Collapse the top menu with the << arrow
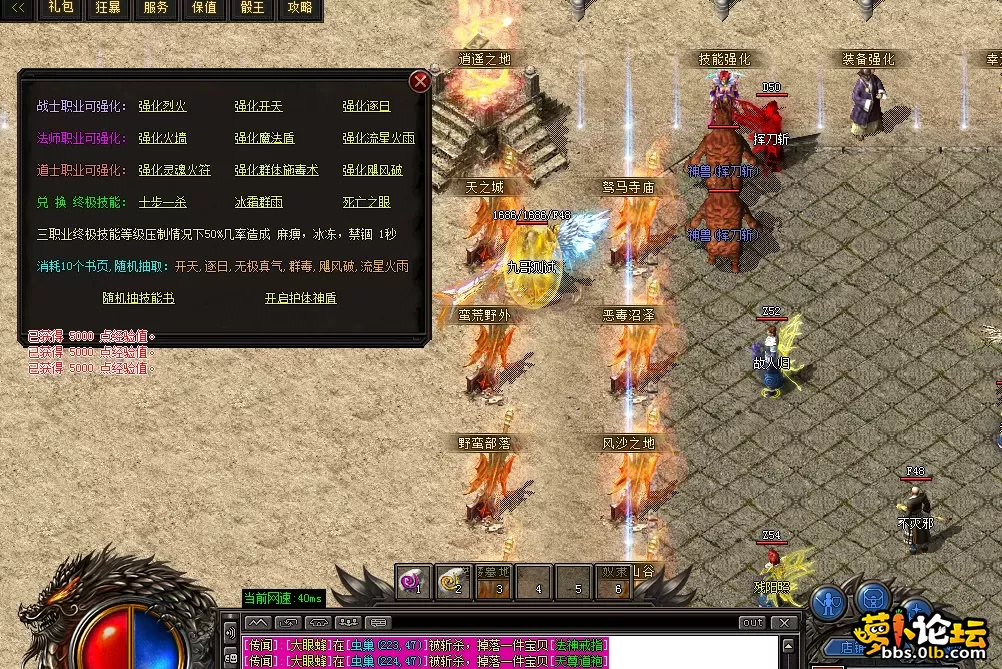1002x669 pixels. pyautogui.click(x=18, y=8)
